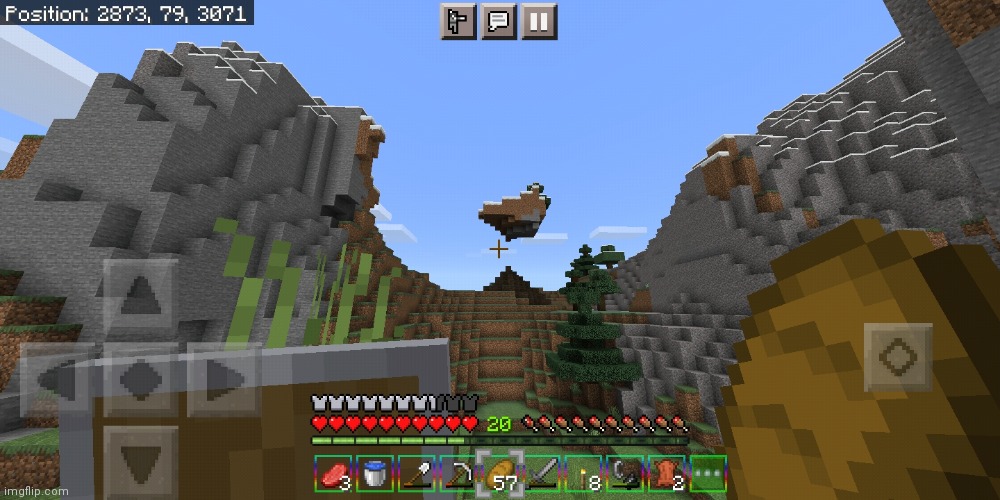Tap the move left arrow

coord(57,380)
